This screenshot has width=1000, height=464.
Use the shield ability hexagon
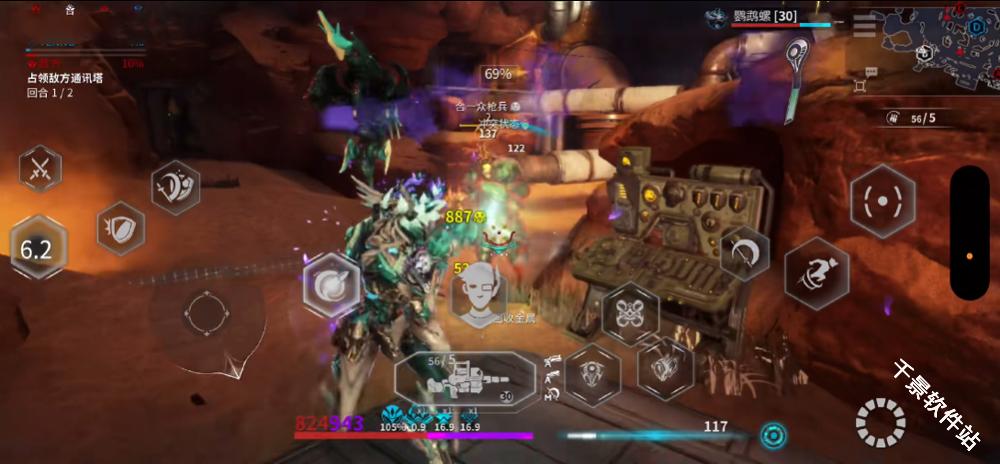[x=121, y=228]
